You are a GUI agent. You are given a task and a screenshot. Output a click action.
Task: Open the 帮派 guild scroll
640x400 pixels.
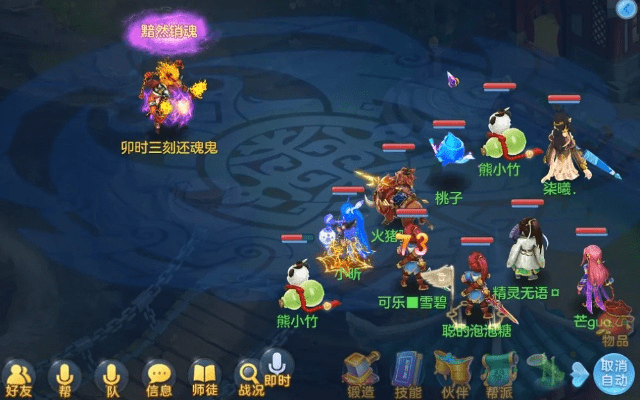click(x=497, y=375)
